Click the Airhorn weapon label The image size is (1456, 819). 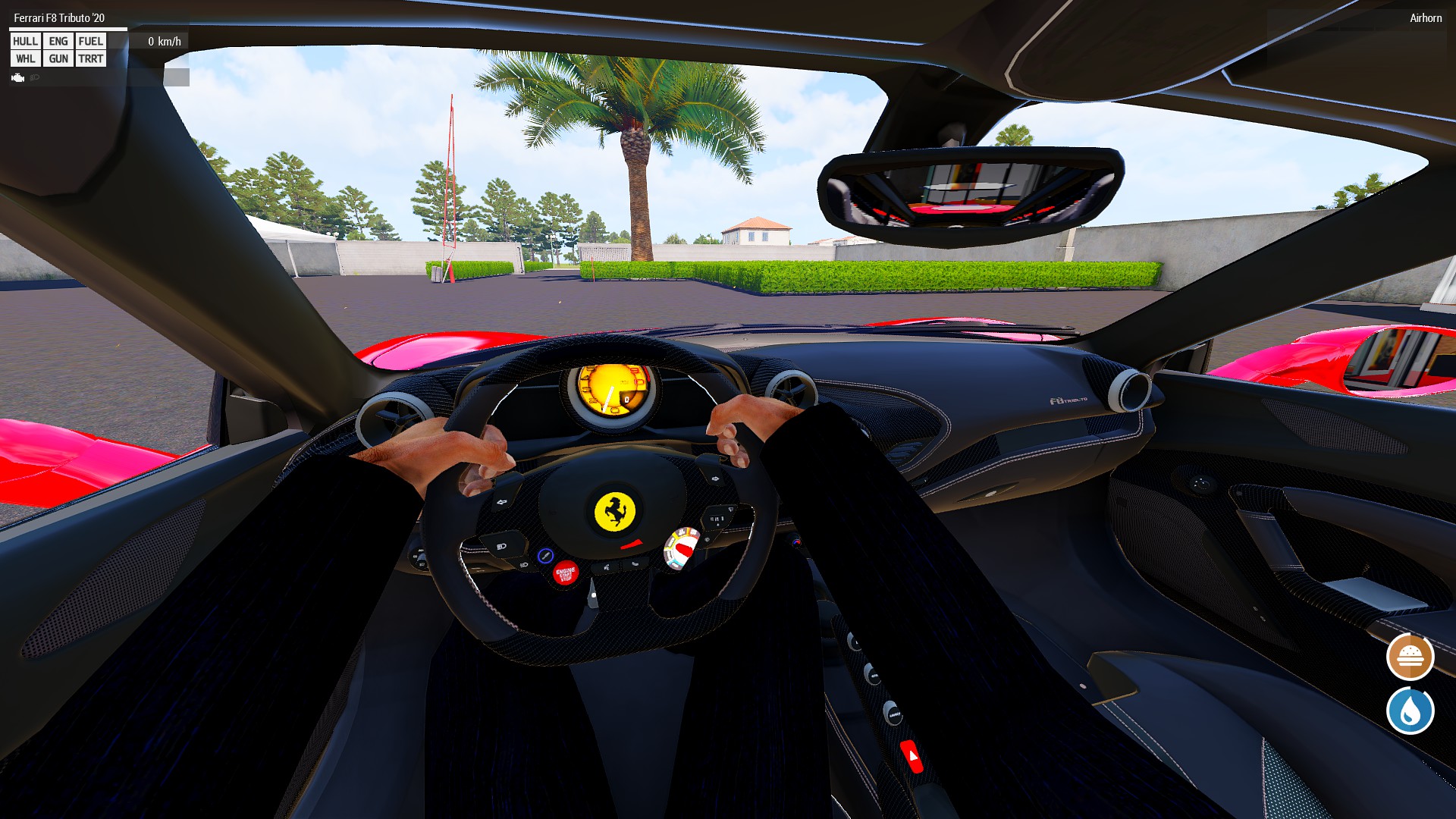(x=1425, y=18)
